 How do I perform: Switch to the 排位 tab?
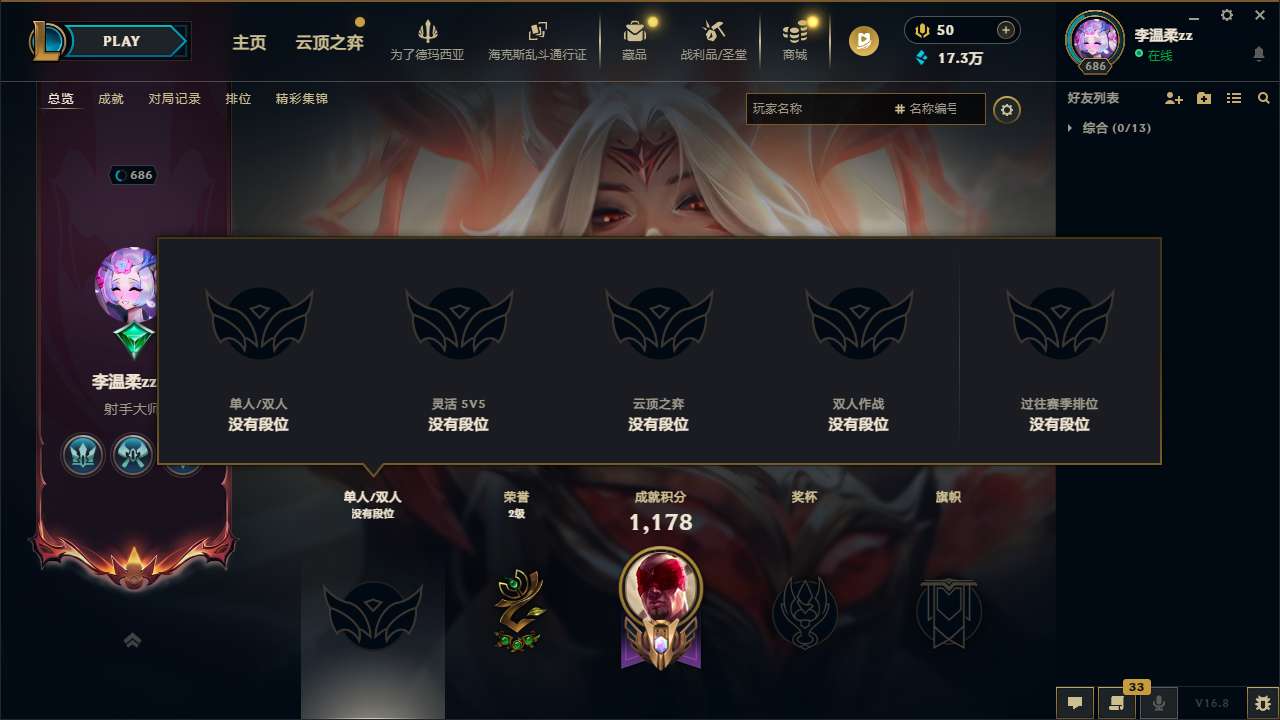point(238,99)
